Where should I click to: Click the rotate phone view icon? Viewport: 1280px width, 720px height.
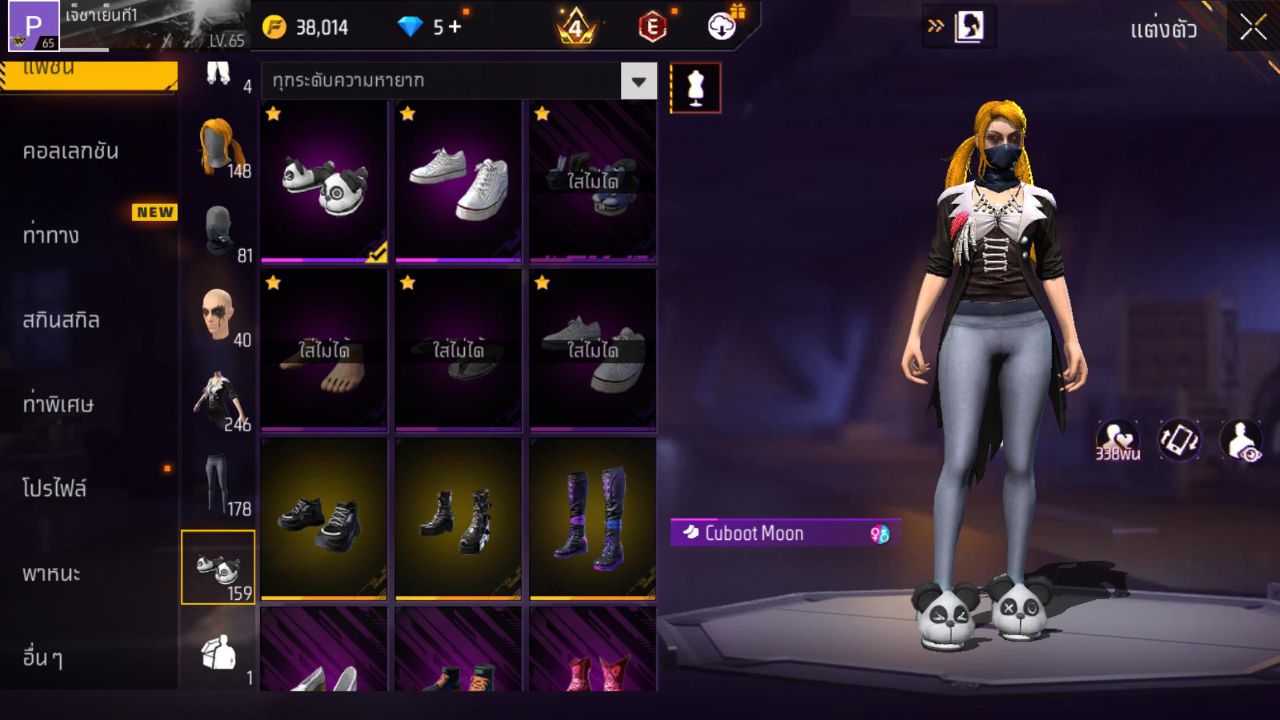pos(1179,441)
